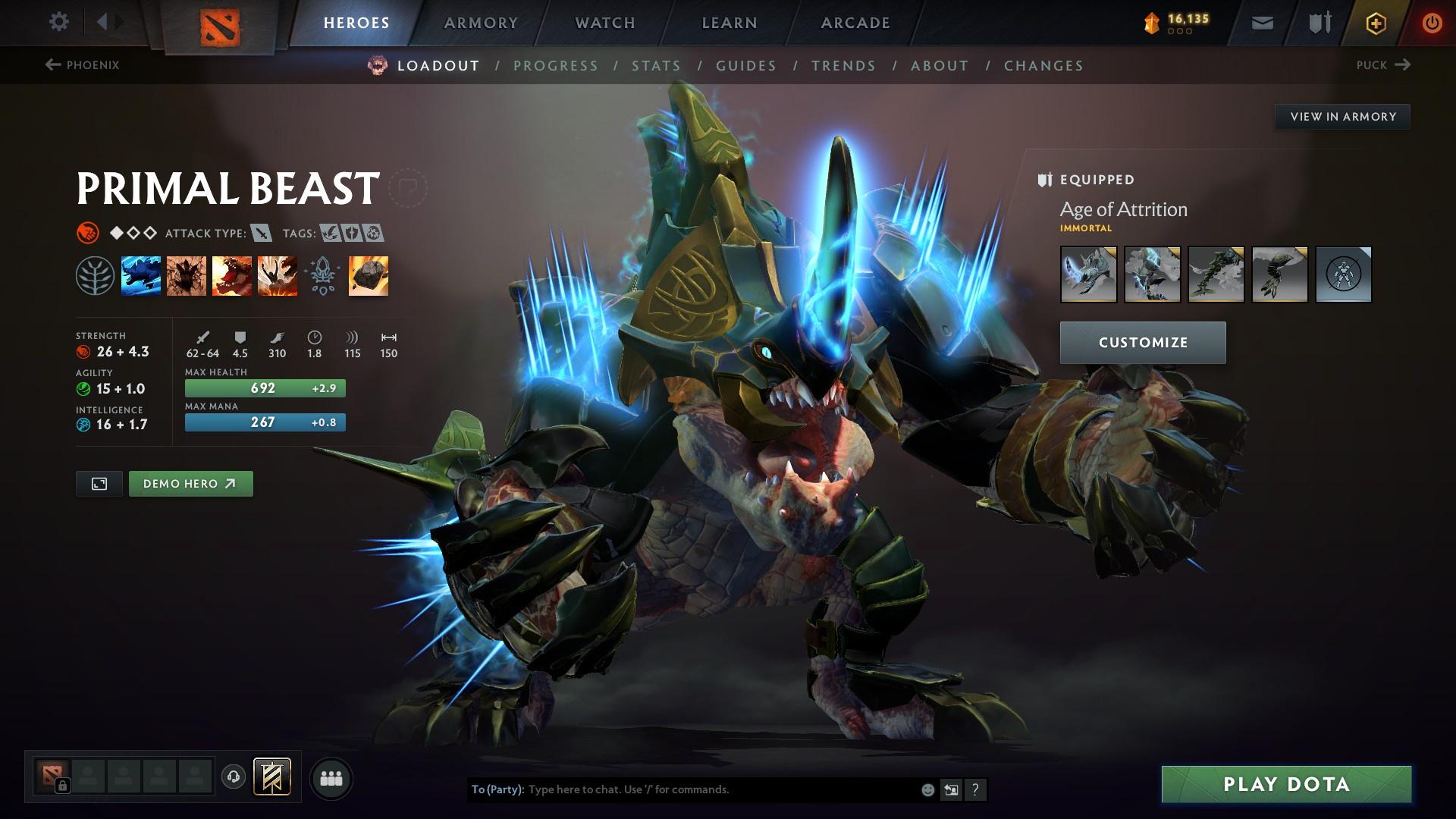Open the innate ability talent tree icon
This screenshot has width=1456, height=819.
point(96,276)
